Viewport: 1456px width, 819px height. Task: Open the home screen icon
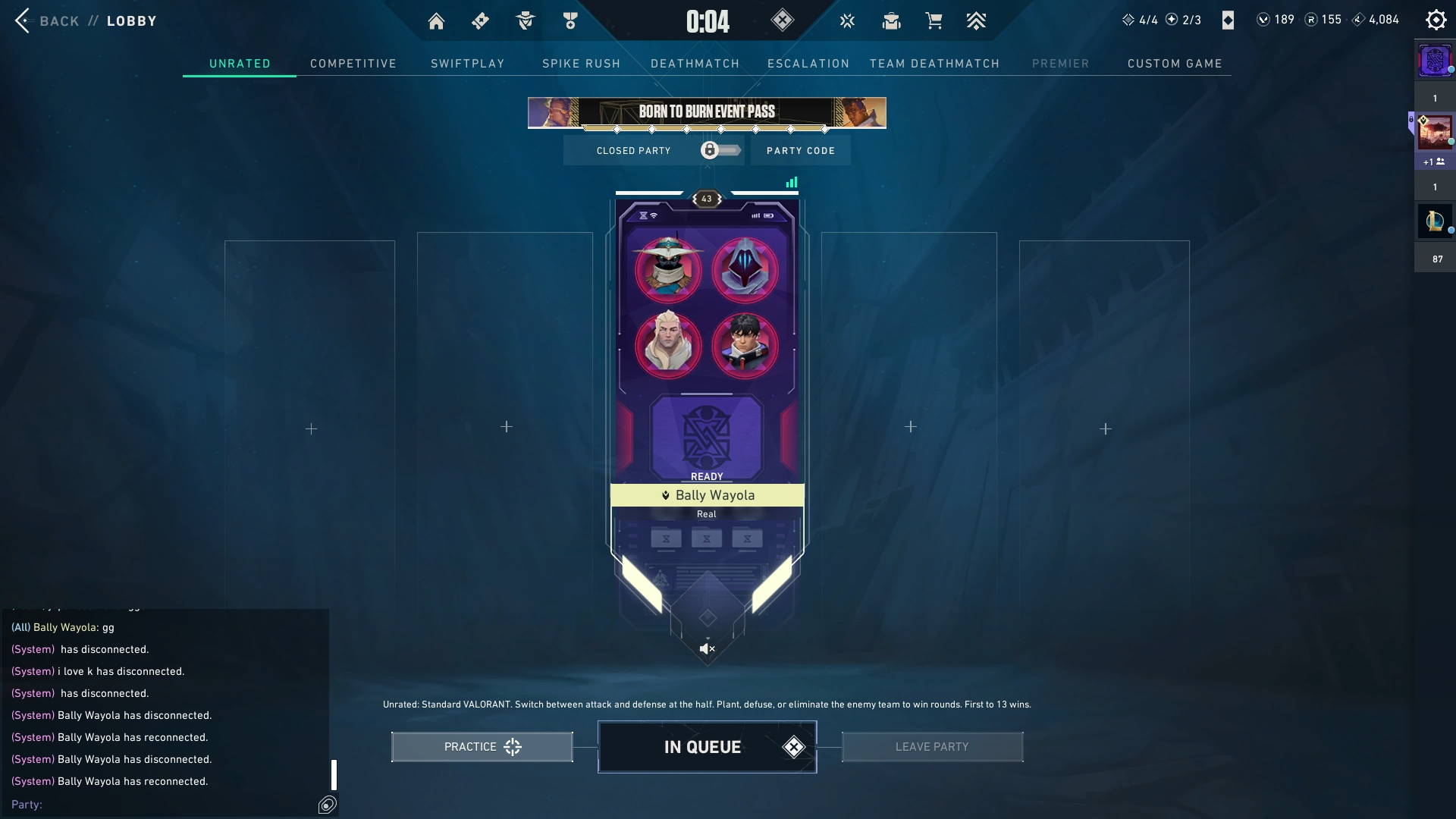pos(436,21)
